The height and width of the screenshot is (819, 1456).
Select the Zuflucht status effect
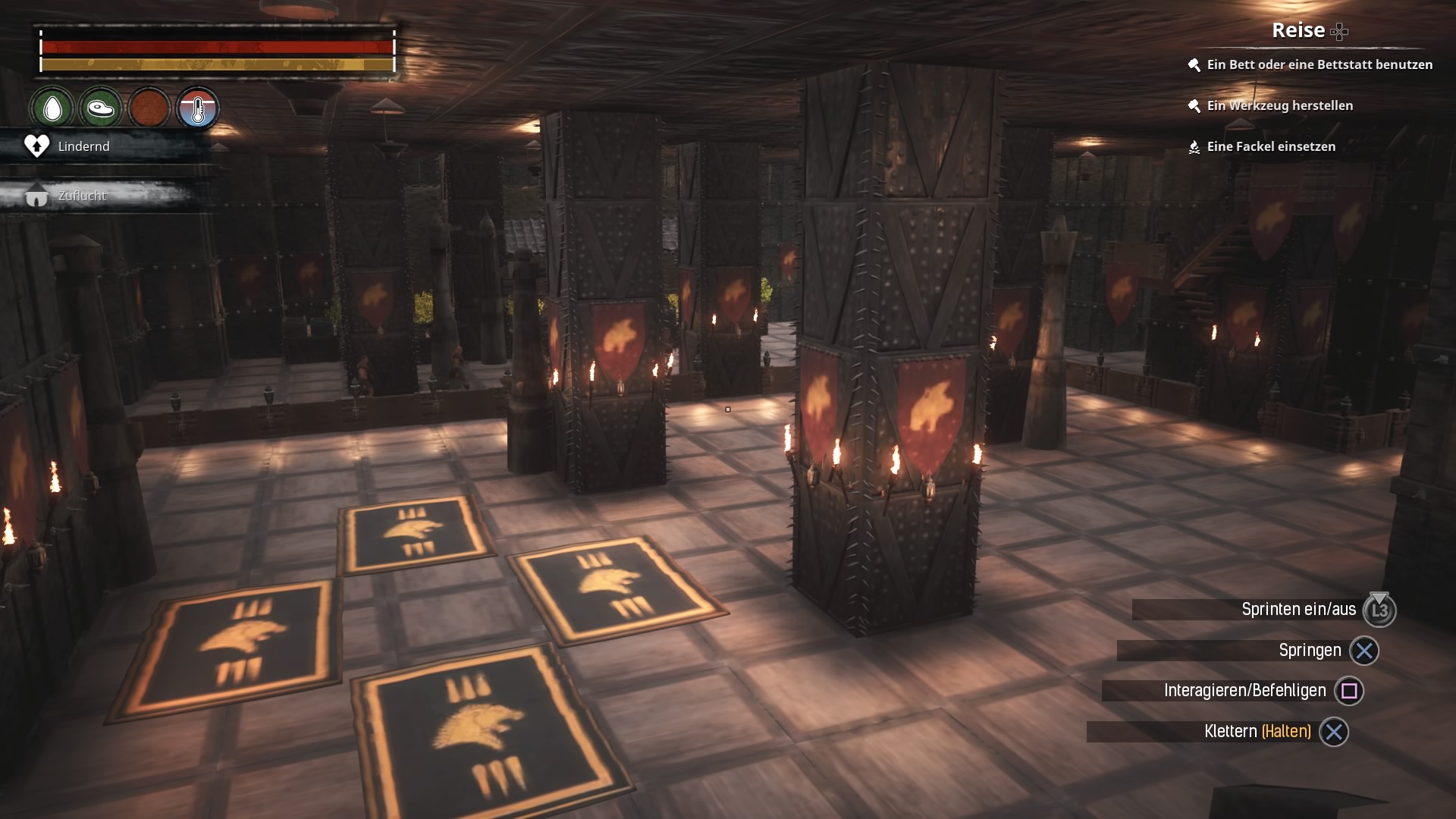[82, 196]
